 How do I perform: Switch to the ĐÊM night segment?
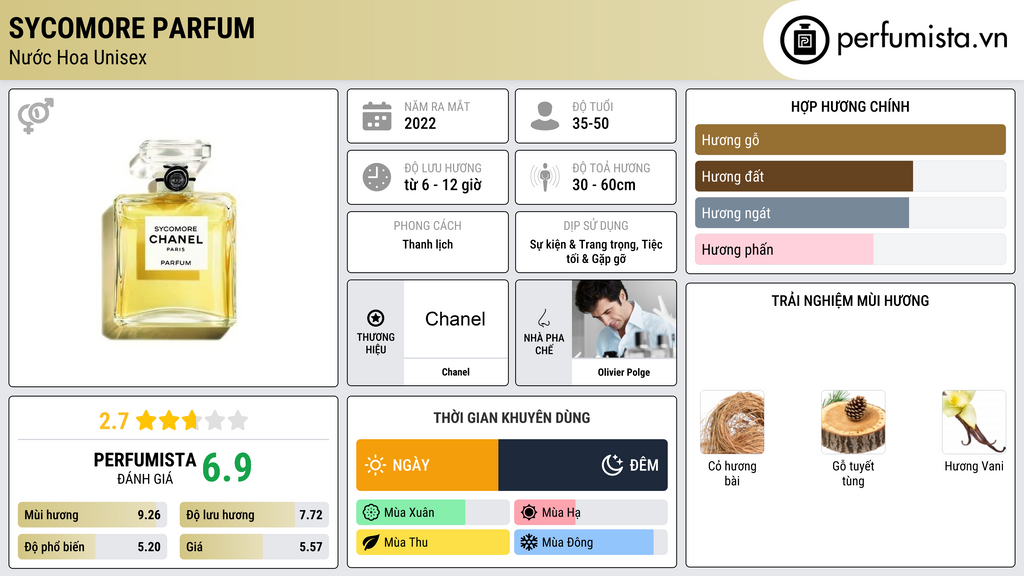pyautogui.click(x=583, y=465)
